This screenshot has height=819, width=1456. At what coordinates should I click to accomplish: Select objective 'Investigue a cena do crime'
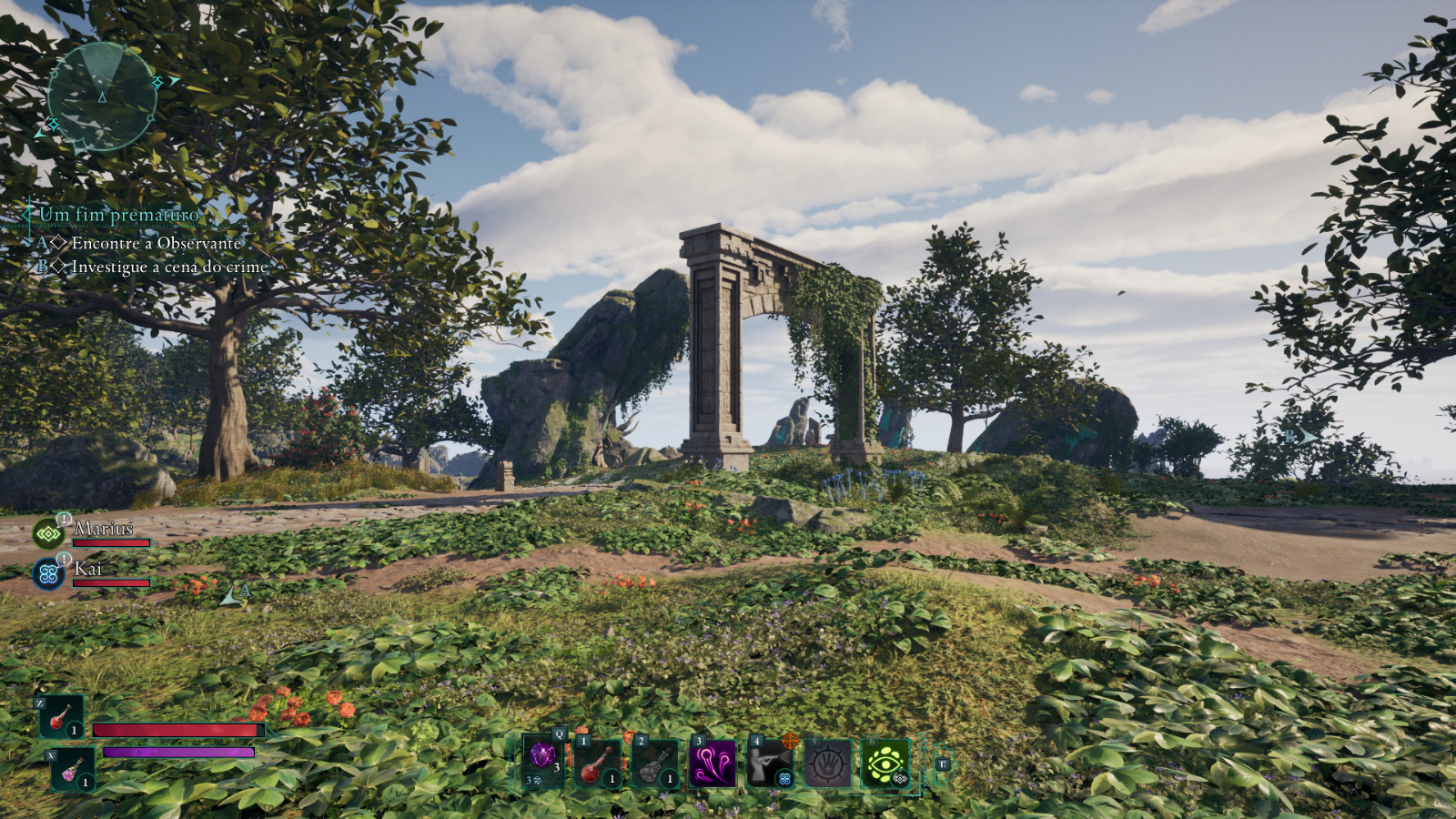pyautogui.click(x=169, y=267)
